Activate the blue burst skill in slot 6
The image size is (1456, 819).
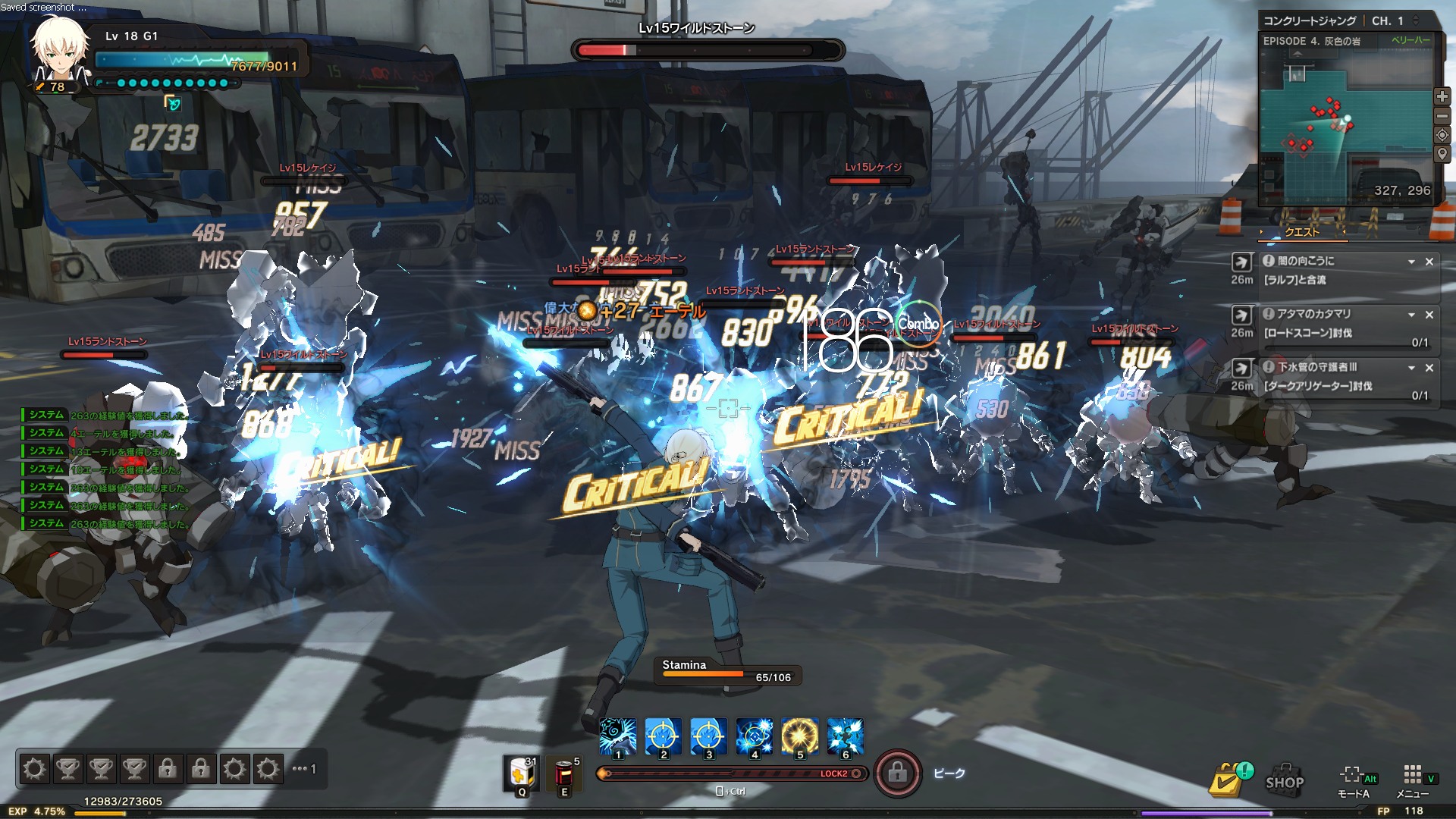pyautogui.click(x=846, y=736)
